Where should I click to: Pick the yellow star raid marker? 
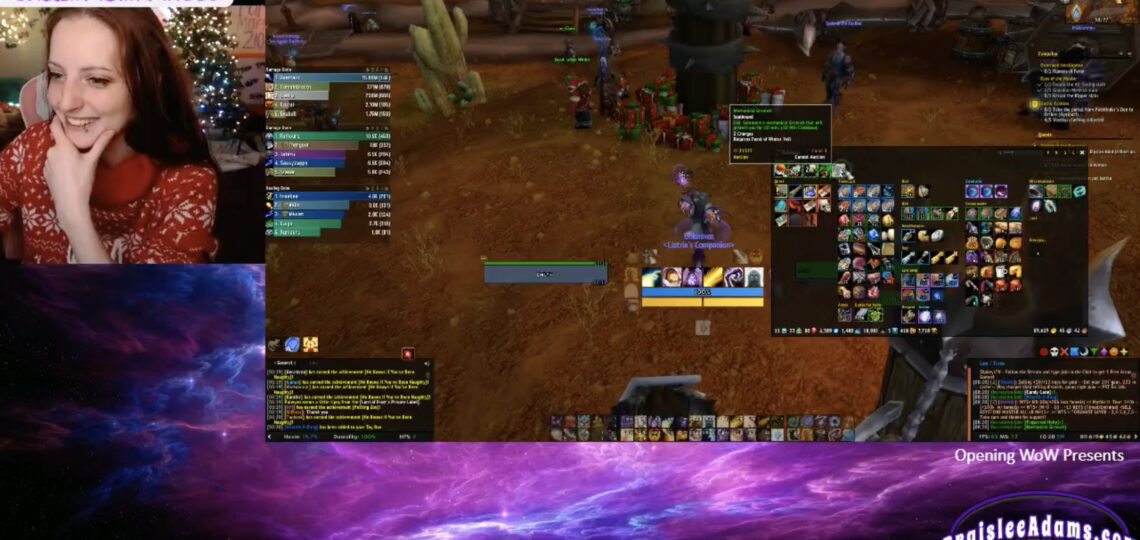point(1125,352)
